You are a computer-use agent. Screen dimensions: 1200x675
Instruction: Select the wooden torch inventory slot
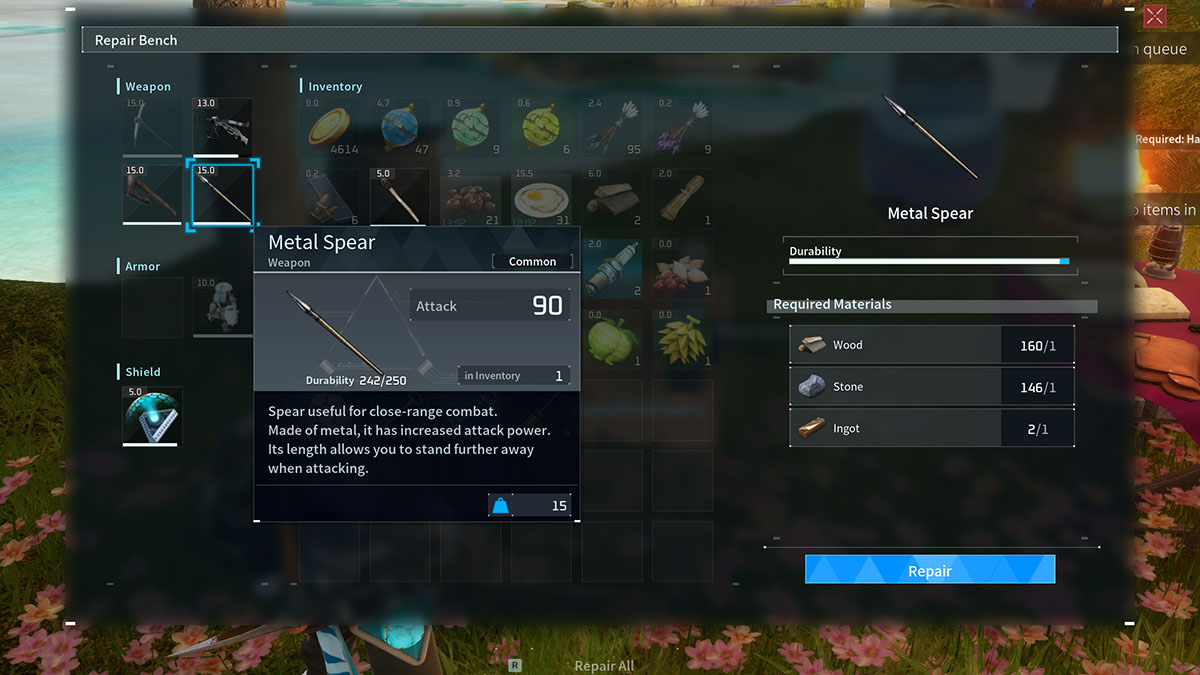tap(401, 197)
